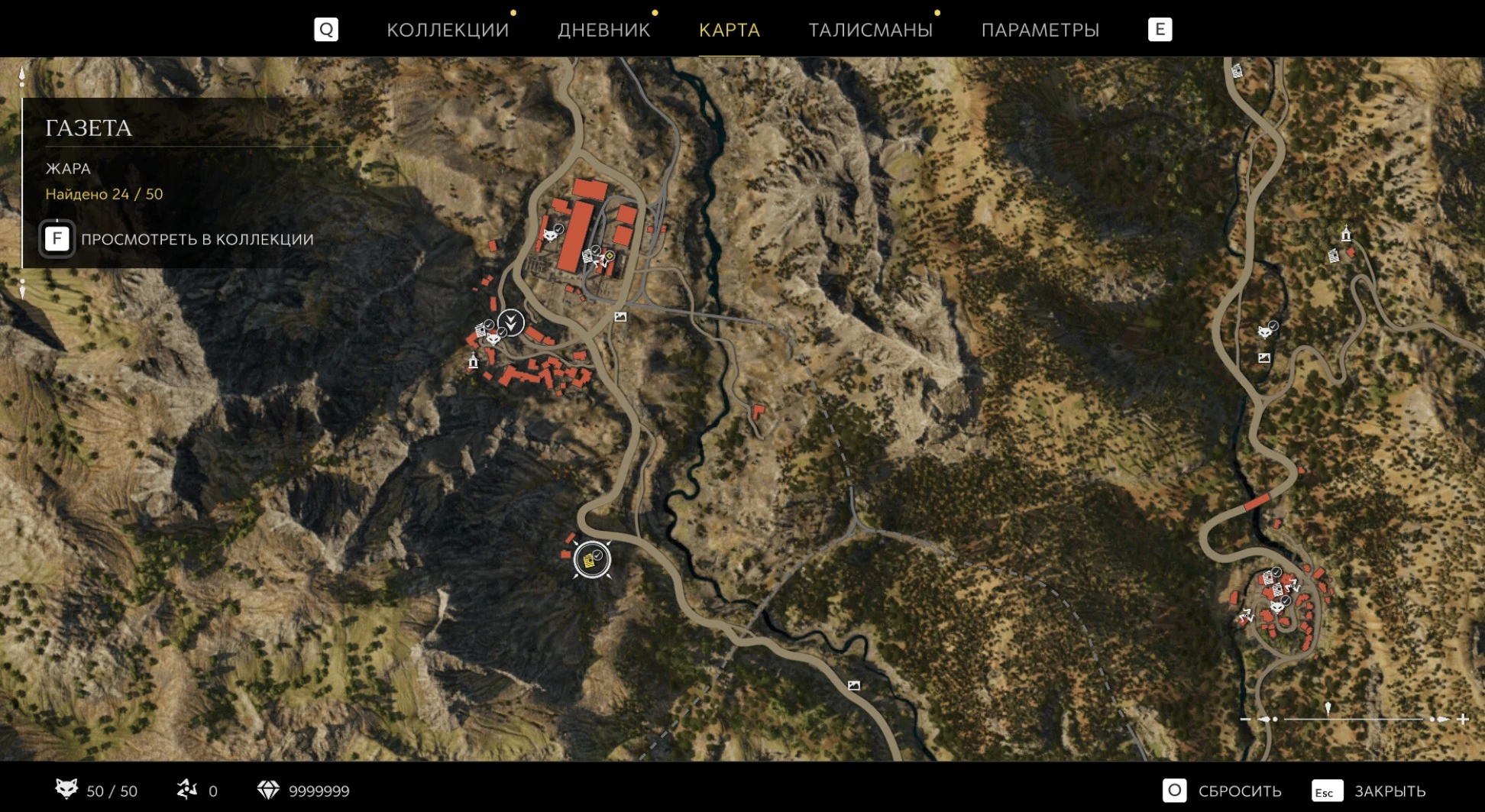Screen dimensions: 1485x812
Task: Open the Талисманы tab
Action: click(x=870, y=30)
